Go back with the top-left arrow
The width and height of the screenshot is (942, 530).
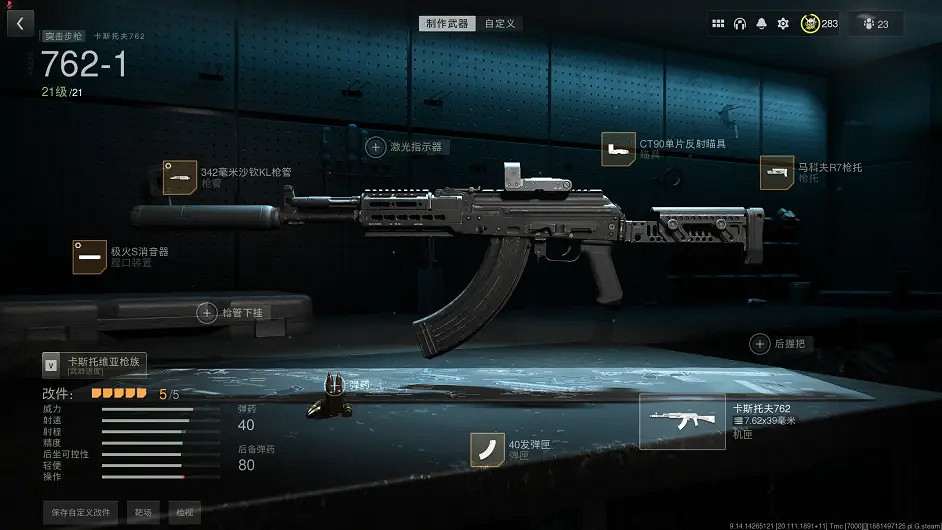(x=20, y=23)
